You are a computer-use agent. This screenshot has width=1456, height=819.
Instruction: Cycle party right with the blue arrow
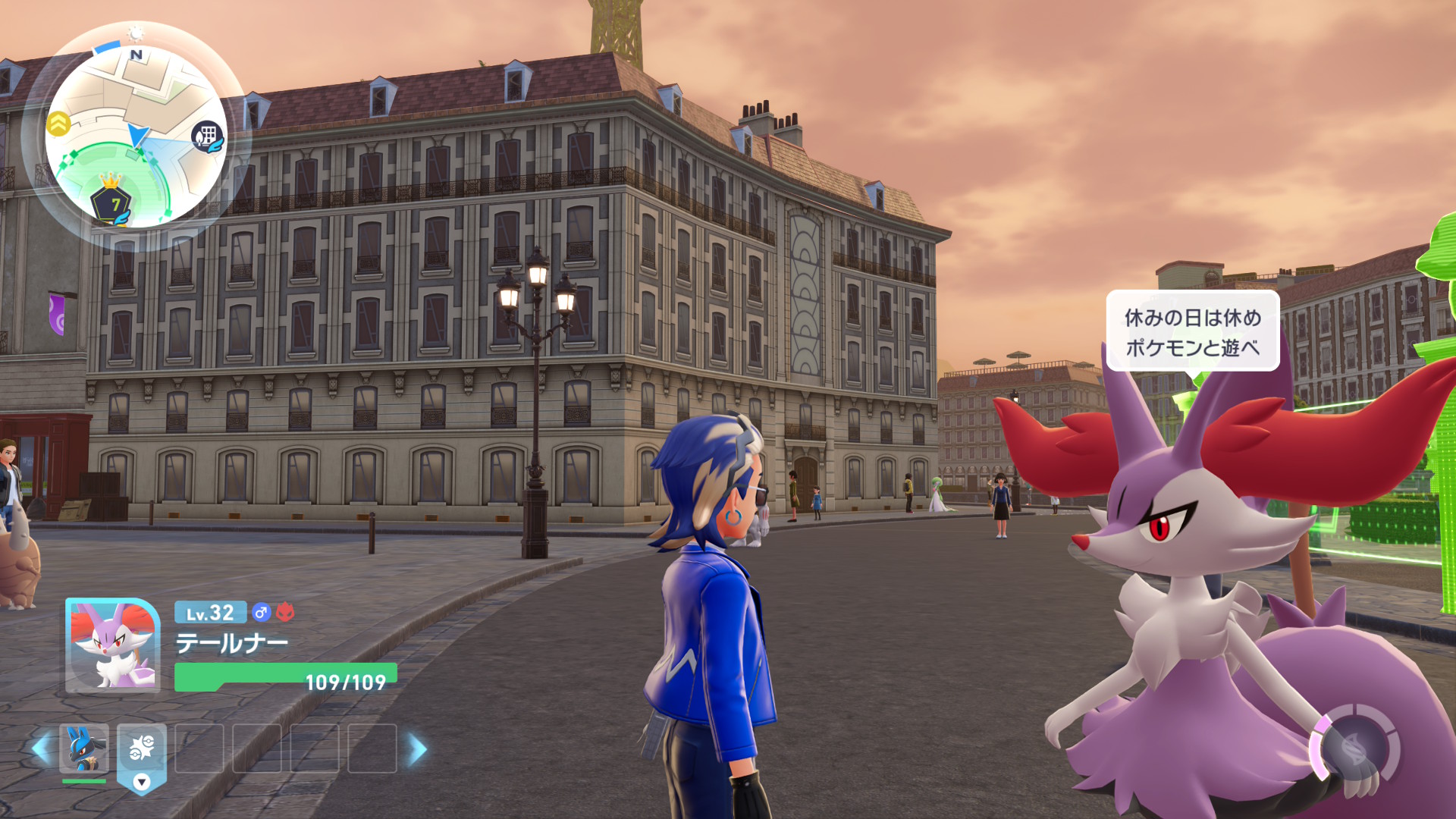417,749
